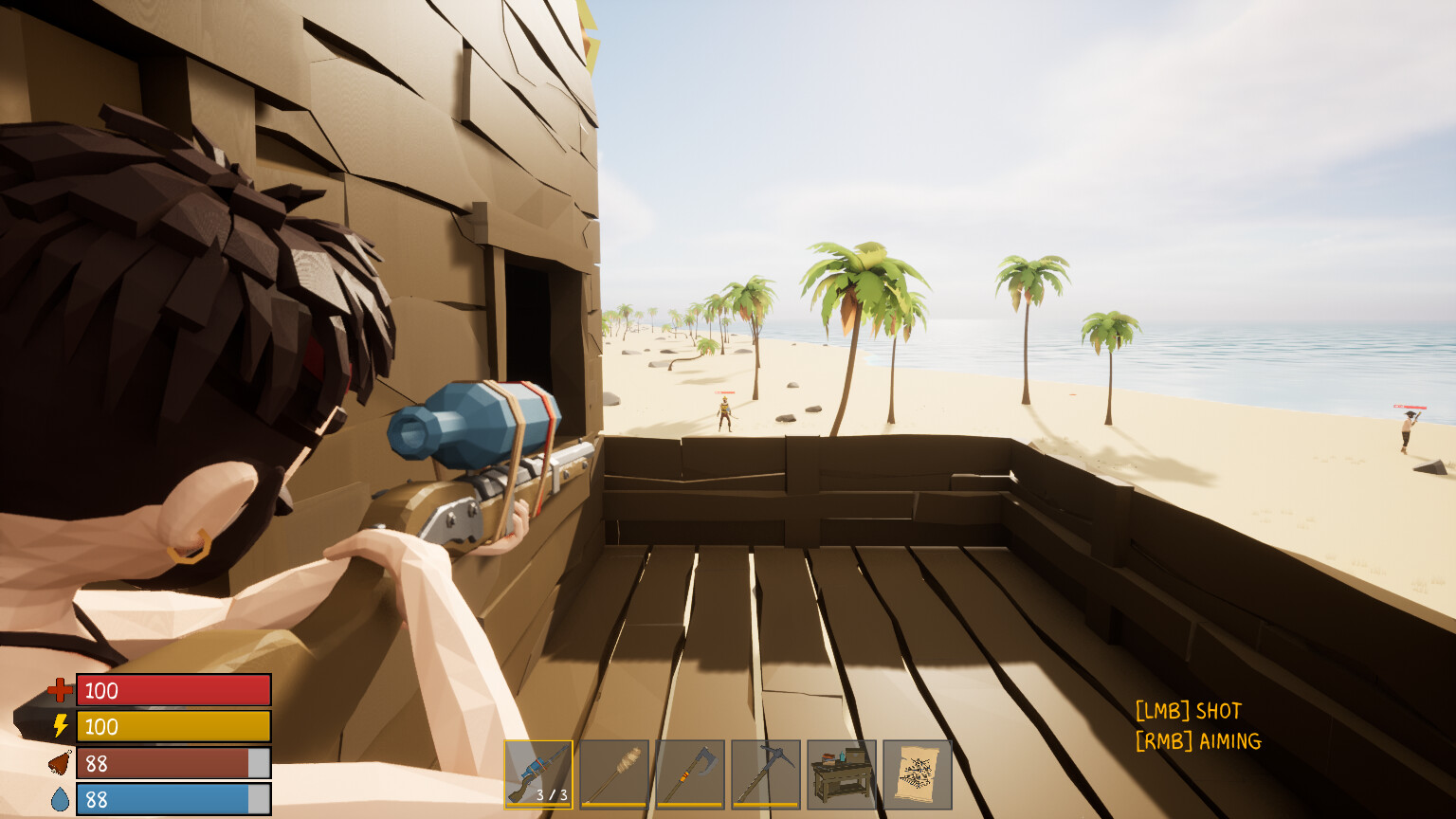Click the blue water droplet icon
This screenshot has height=819, width=1456.
coord(59,799)
